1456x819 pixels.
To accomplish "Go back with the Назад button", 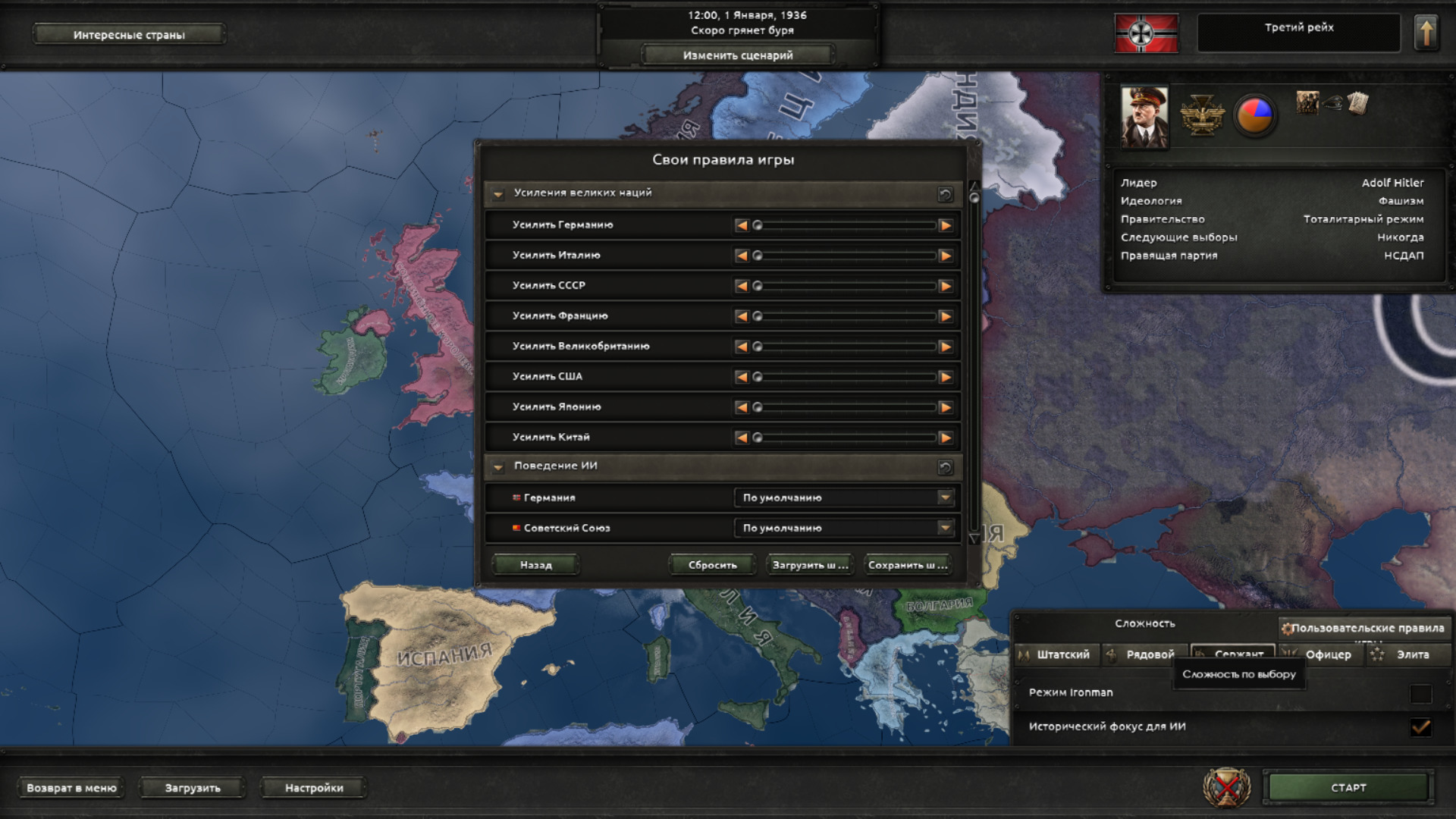I will point(535,565).
